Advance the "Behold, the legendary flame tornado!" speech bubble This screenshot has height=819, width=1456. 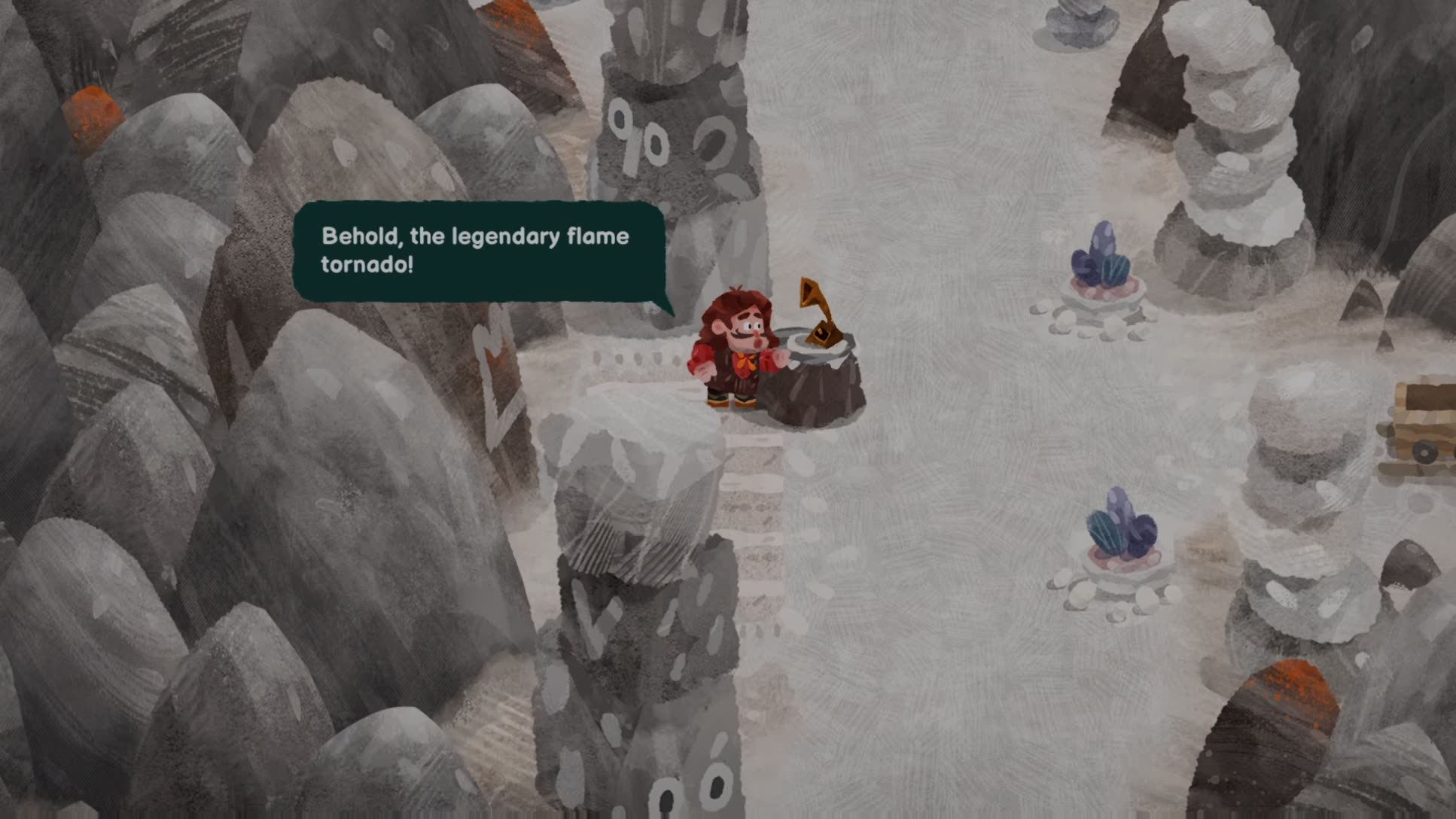tap(479, 251)
